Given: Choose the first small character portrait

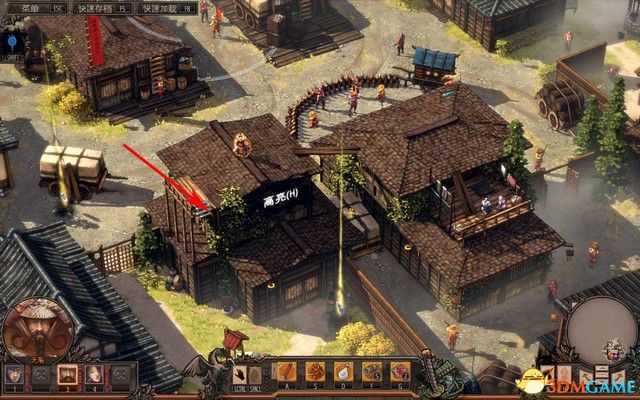Looking at the screenshot, I should (14, 375).
